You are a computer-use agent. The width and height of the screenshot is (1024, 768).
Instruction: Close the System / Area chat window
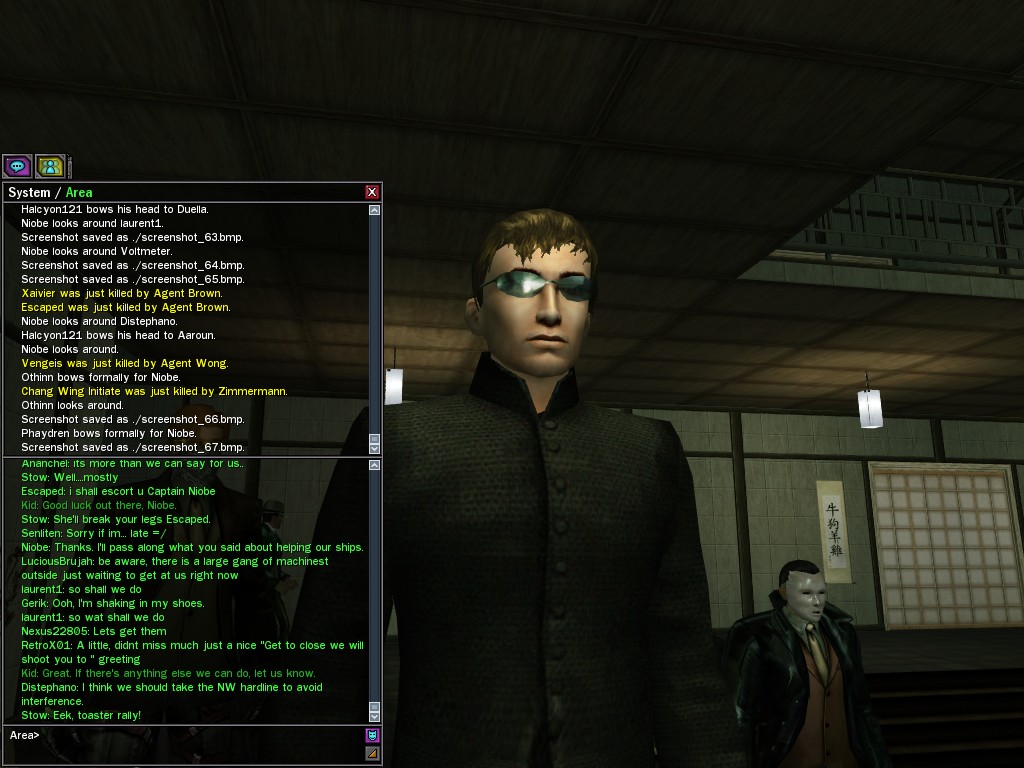pos(372,192)
